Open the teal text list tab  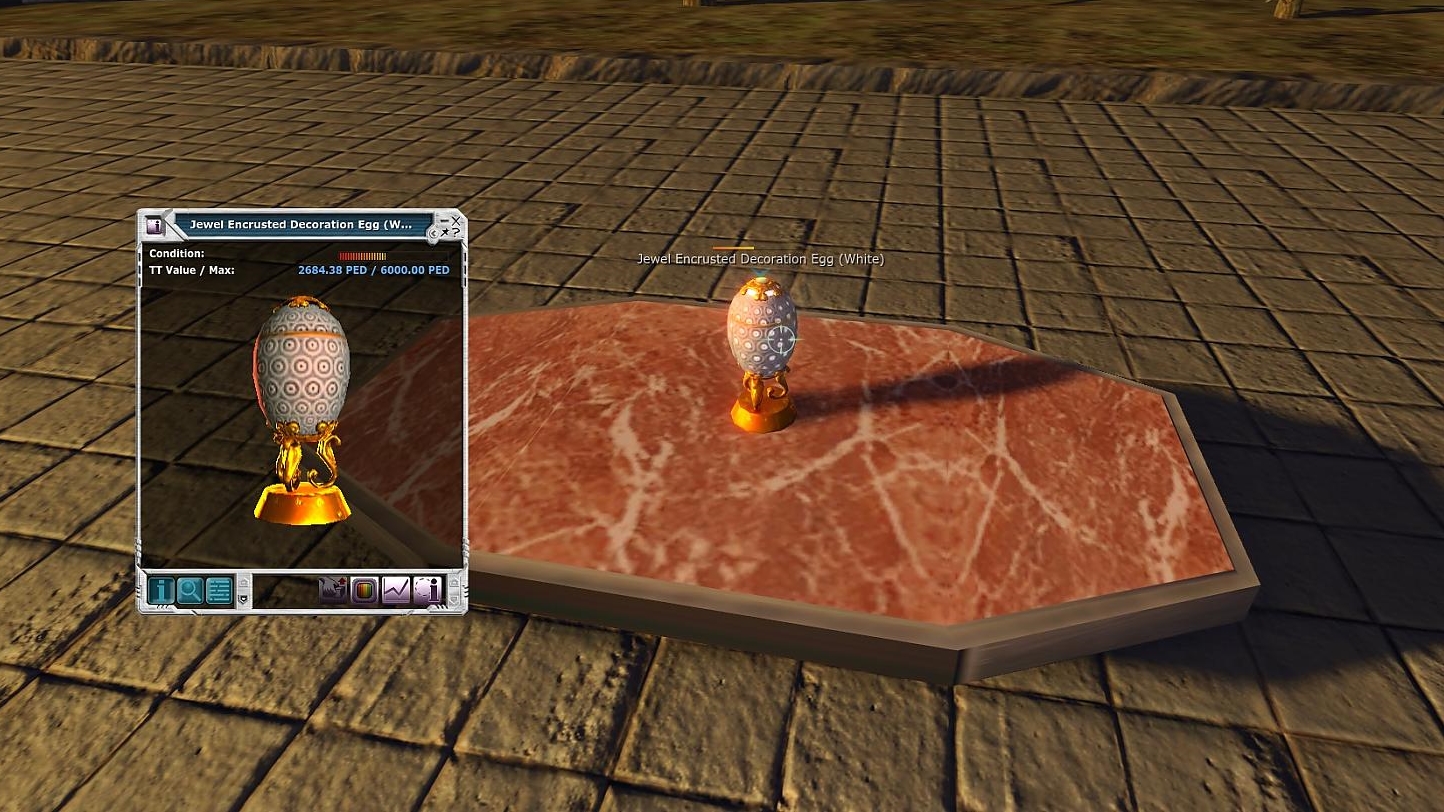218,591
